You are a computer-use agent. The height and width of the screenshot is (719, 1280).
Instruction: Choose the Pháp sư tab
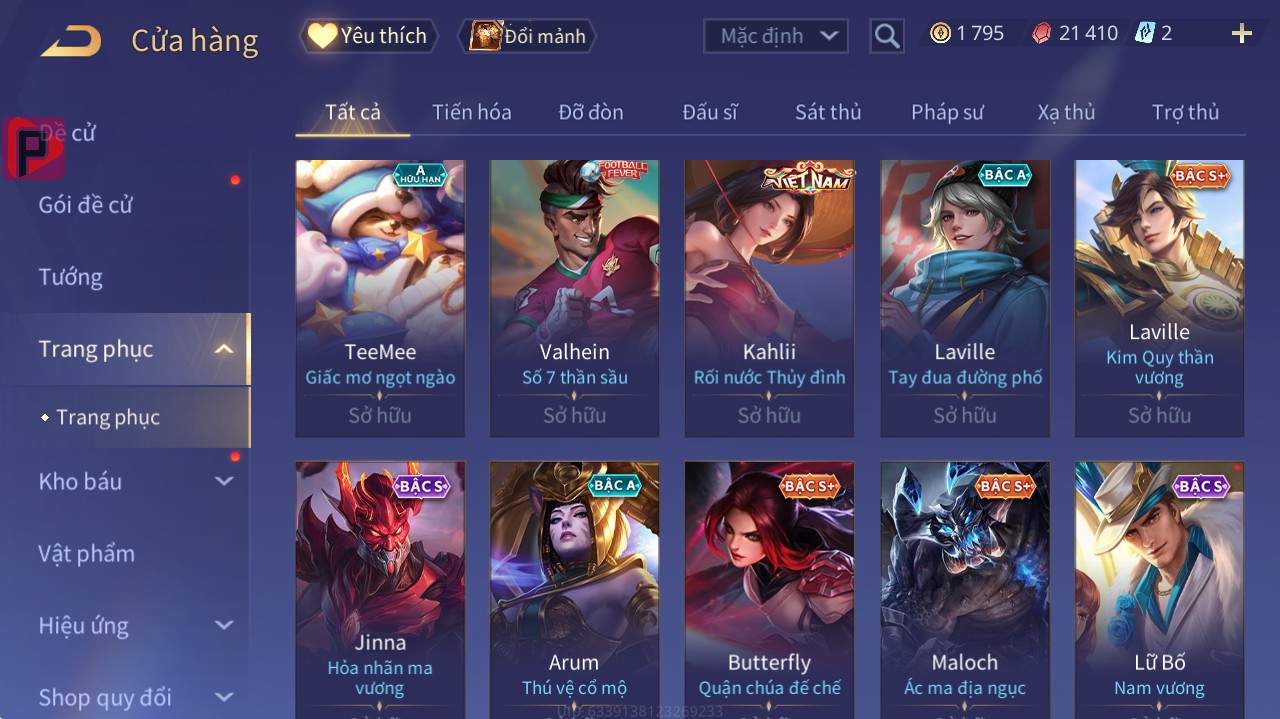(x=947, y=112)
